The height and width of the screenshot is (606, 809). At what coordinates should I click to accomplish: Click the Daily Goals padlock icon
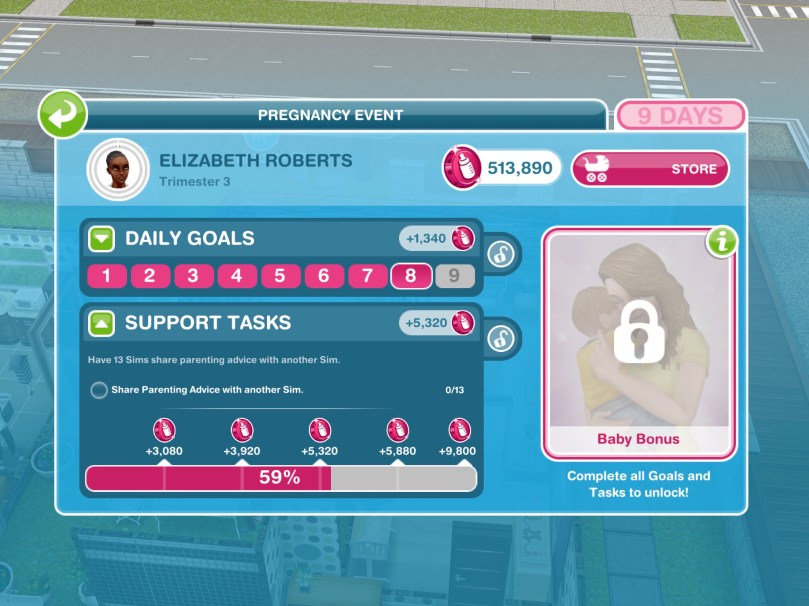(x=502, y=254)
